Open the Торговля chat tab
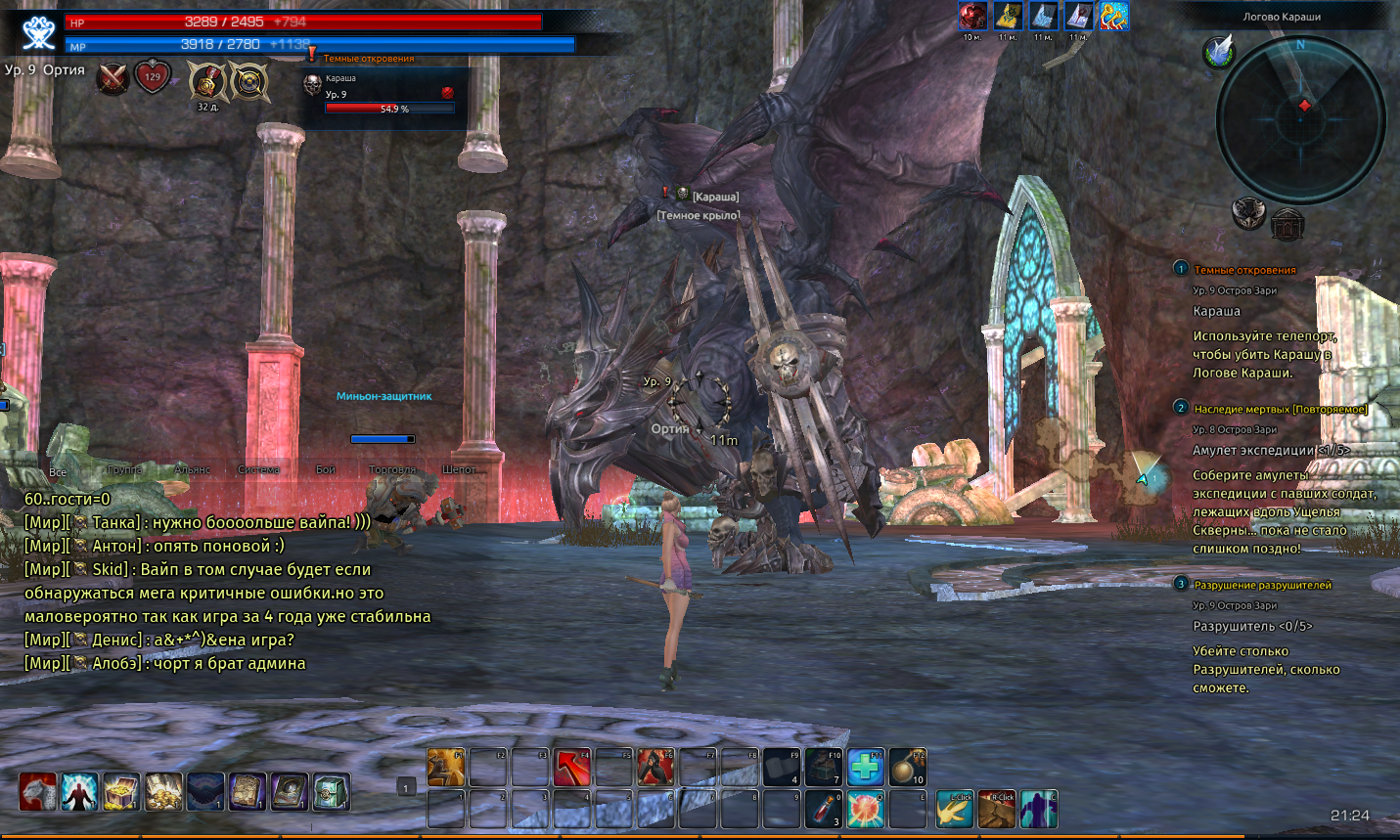This screenshot has height=840, width=1400. tap(392, 470)
